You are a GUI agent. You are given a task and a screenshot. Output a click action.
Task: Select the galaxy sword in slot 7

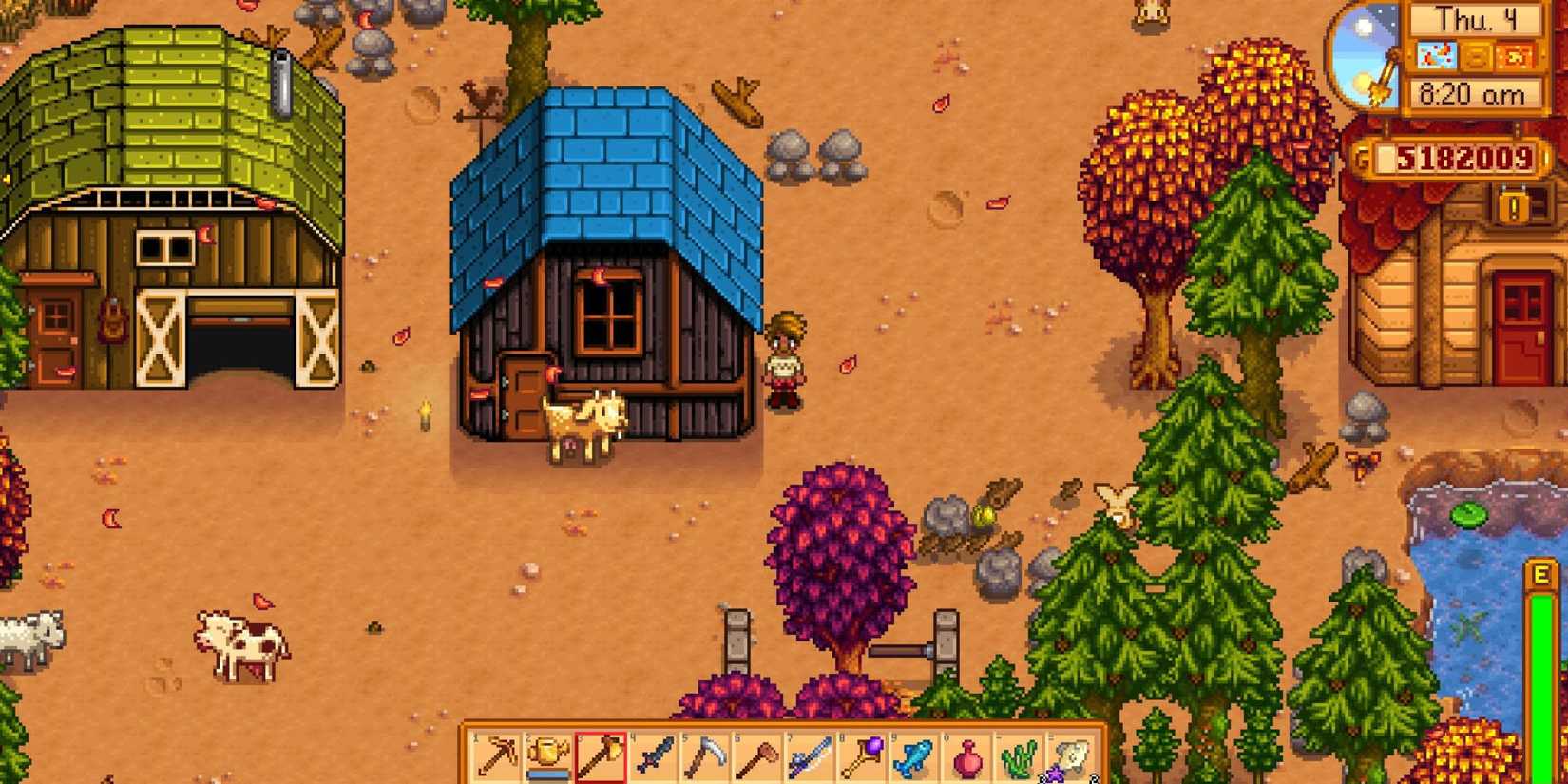coord(811,755)
